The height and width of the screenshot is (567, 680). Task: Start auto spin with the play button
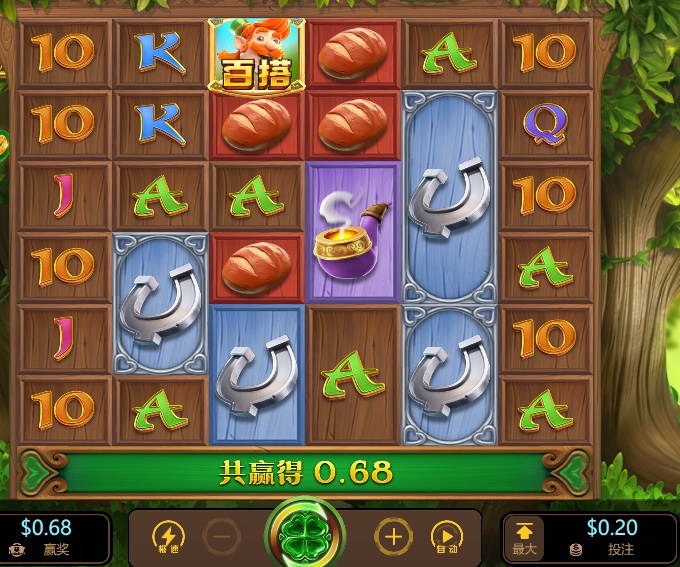[446, 537]
